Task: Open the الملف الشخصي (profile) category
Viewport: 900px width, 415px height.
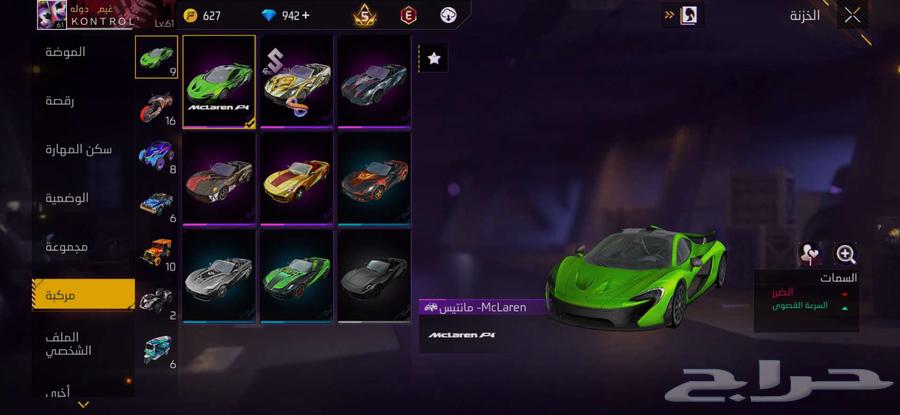Action: pos(69,344)
